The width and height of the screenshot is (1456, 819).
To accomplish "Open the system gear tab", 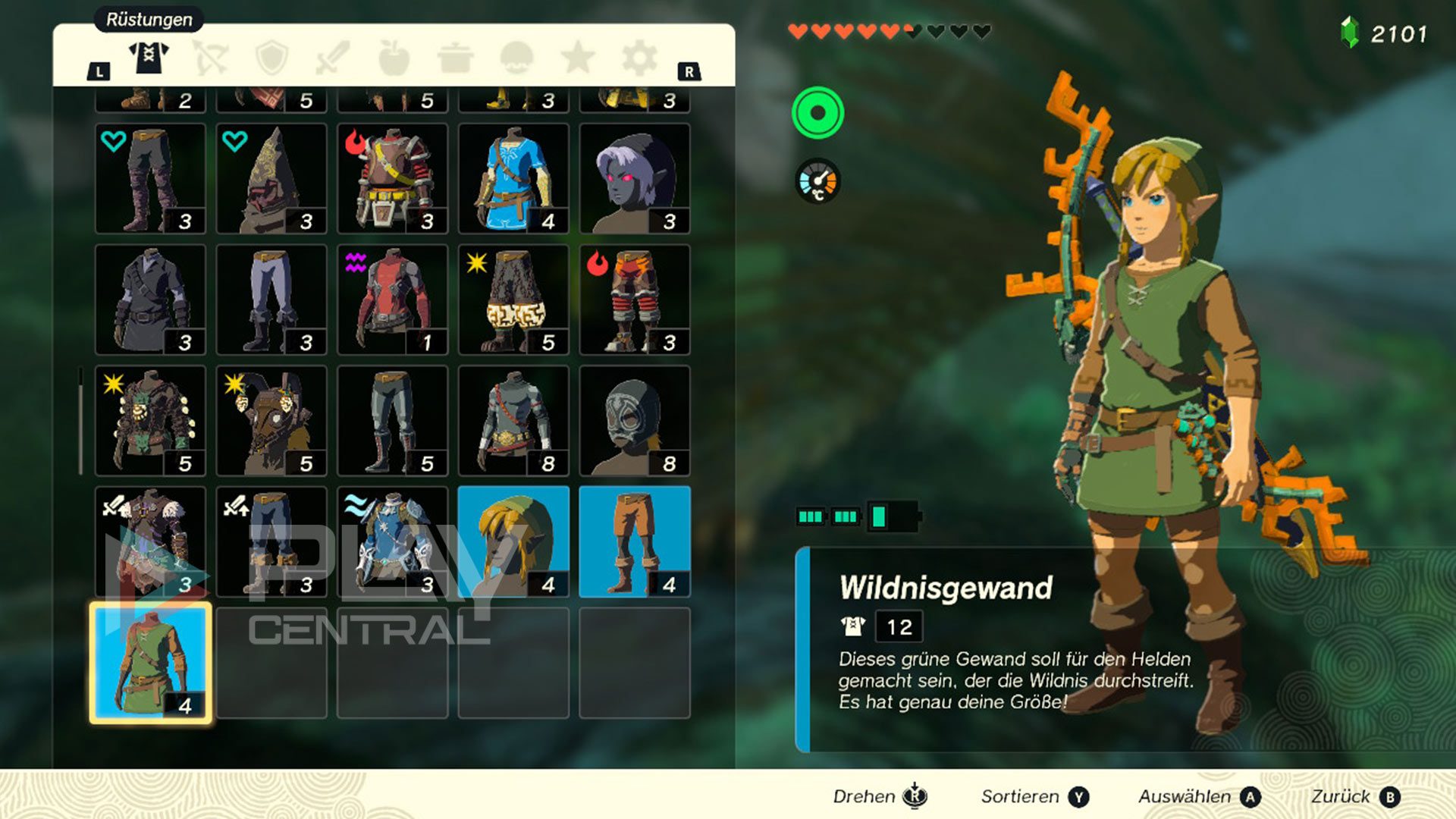I will click(x=639, y=58).
